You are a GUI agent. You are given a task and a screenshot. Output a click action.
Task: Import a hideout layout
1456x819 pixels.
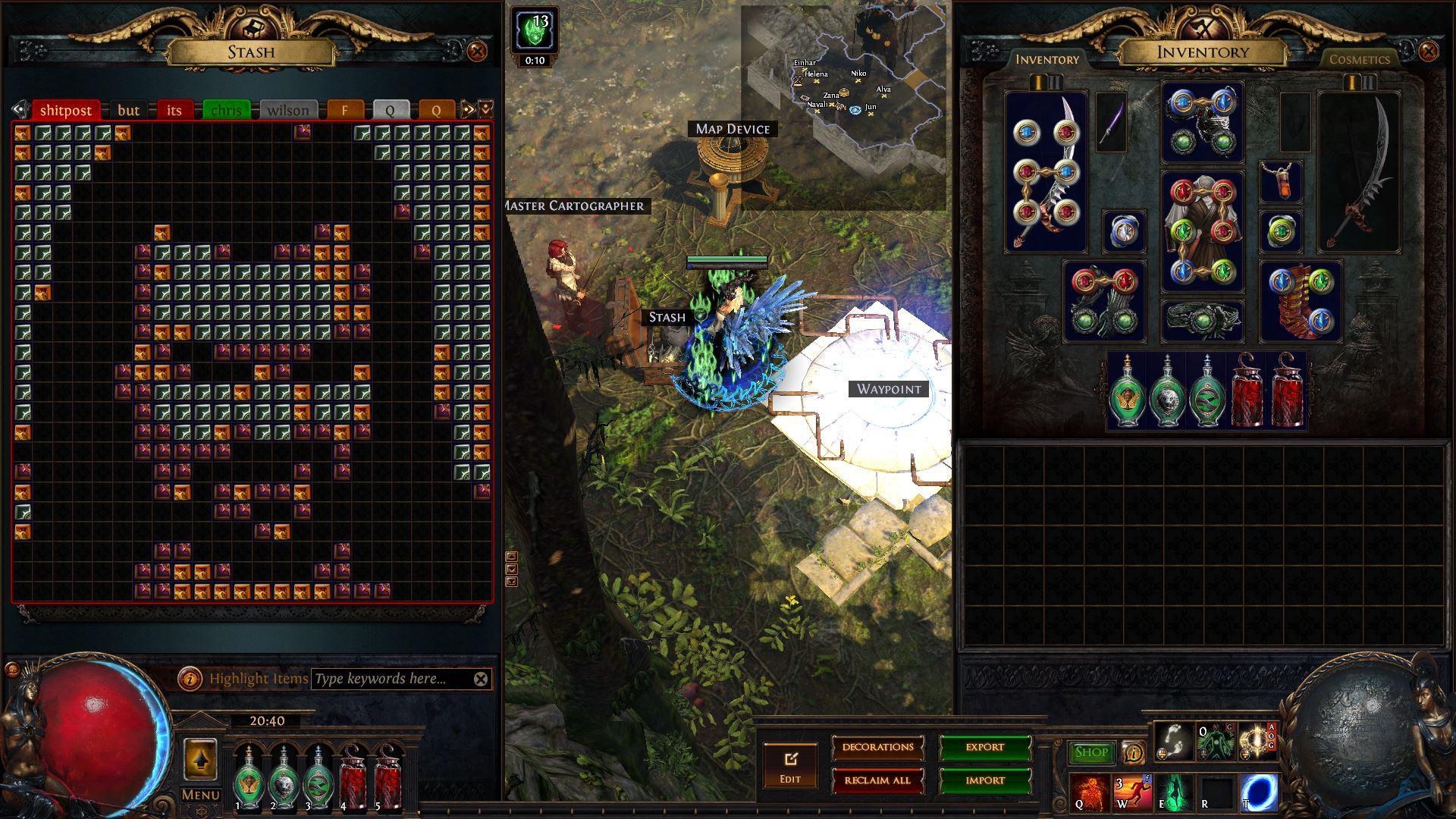(984, 780)
